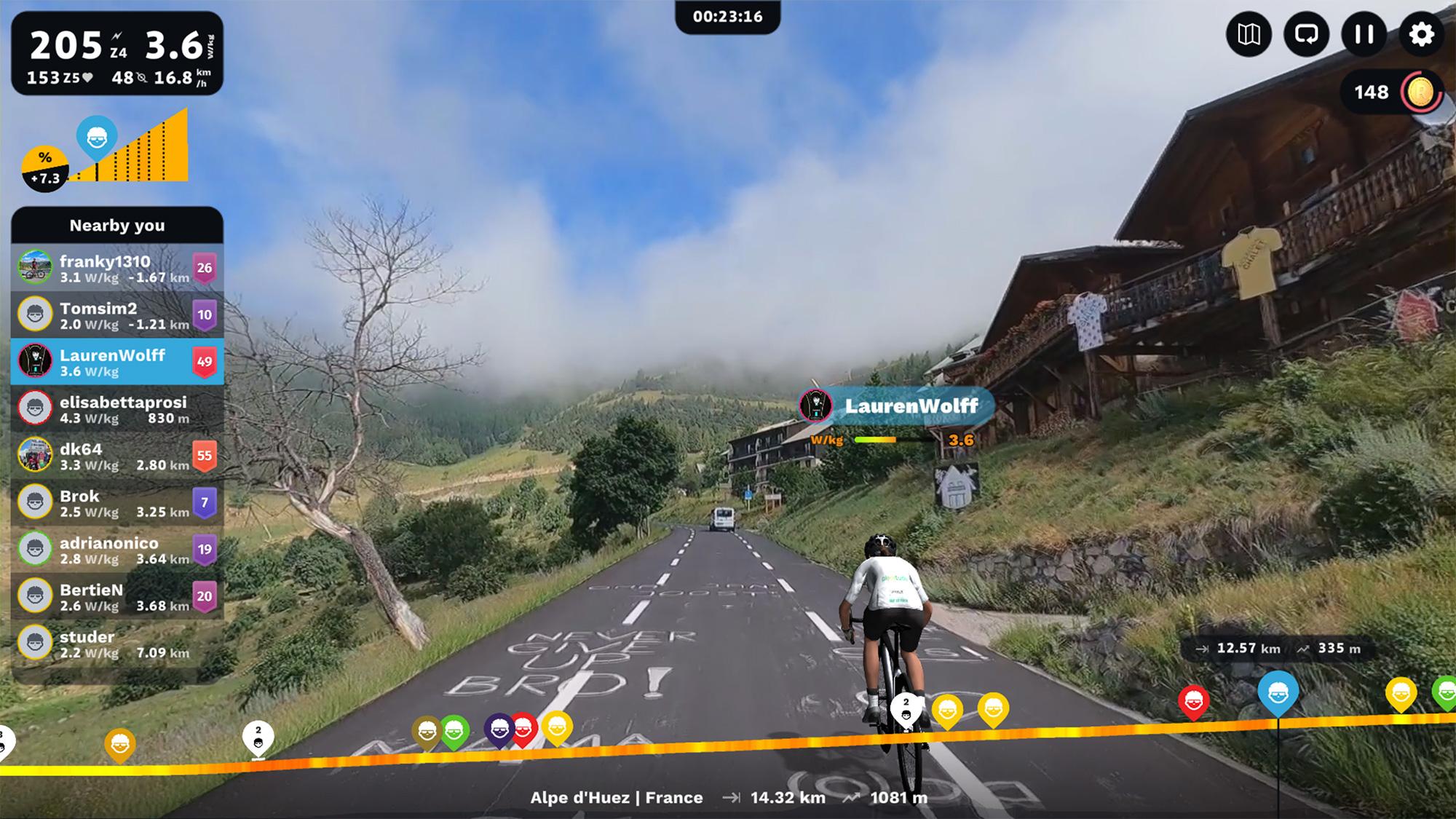Click the blue rider marker on the elevation bar

pyautogui.click(x=1278, y=694)
